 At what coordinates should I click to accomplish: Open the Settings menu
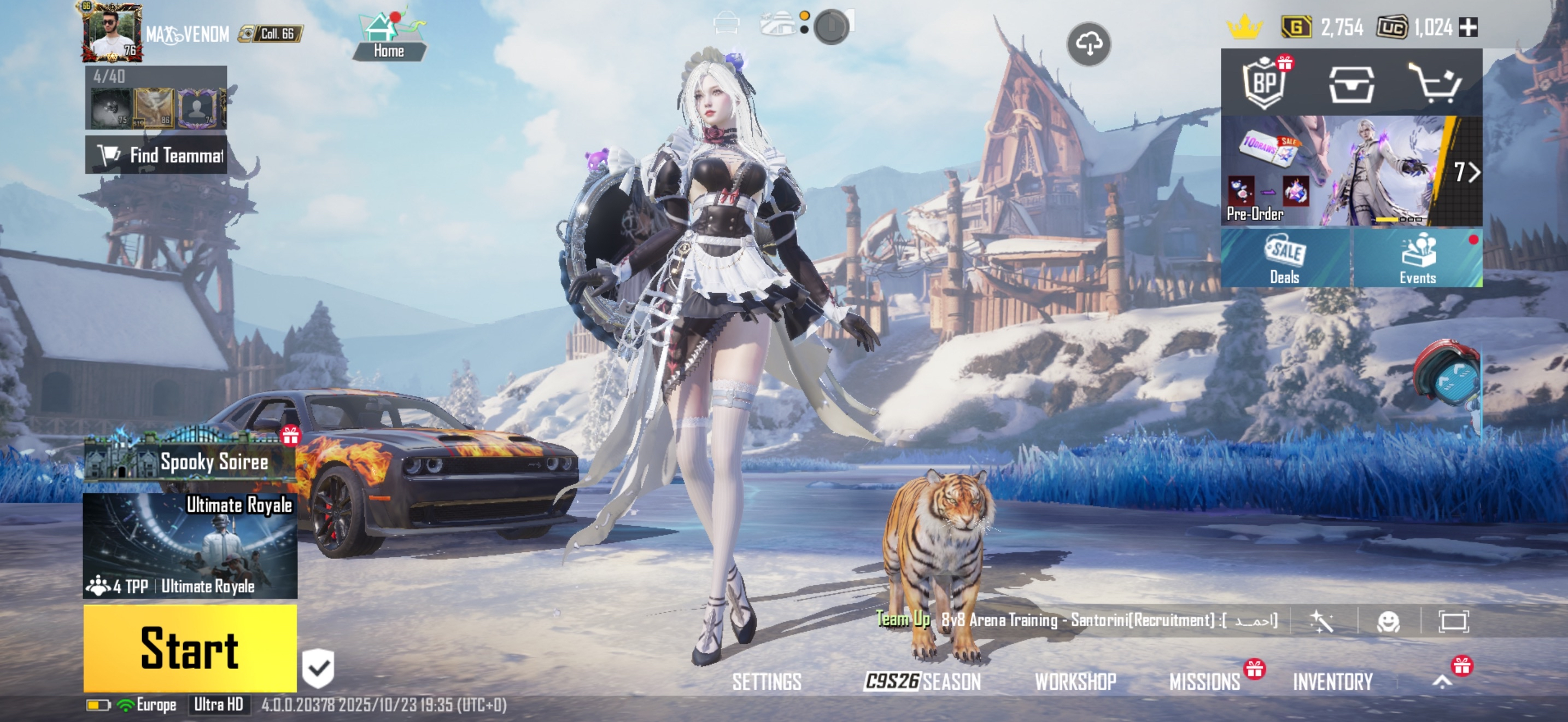pos(767,681)
